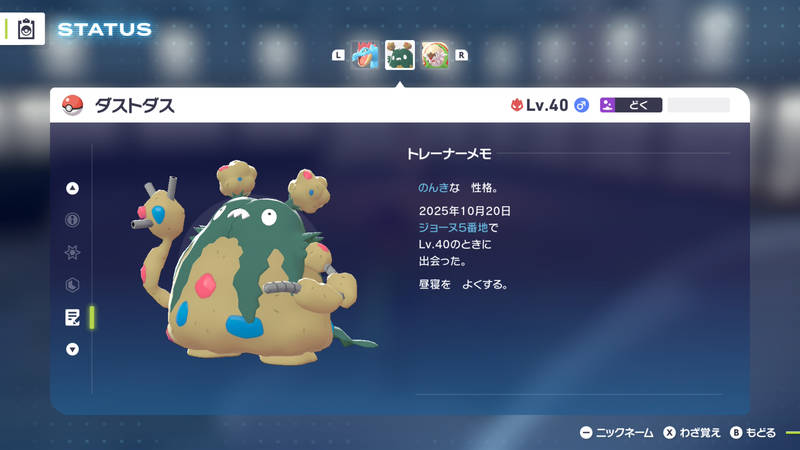
Task: Open the ニックネーム nickname option
Action: pyautogui.click(x=617, y=433)
